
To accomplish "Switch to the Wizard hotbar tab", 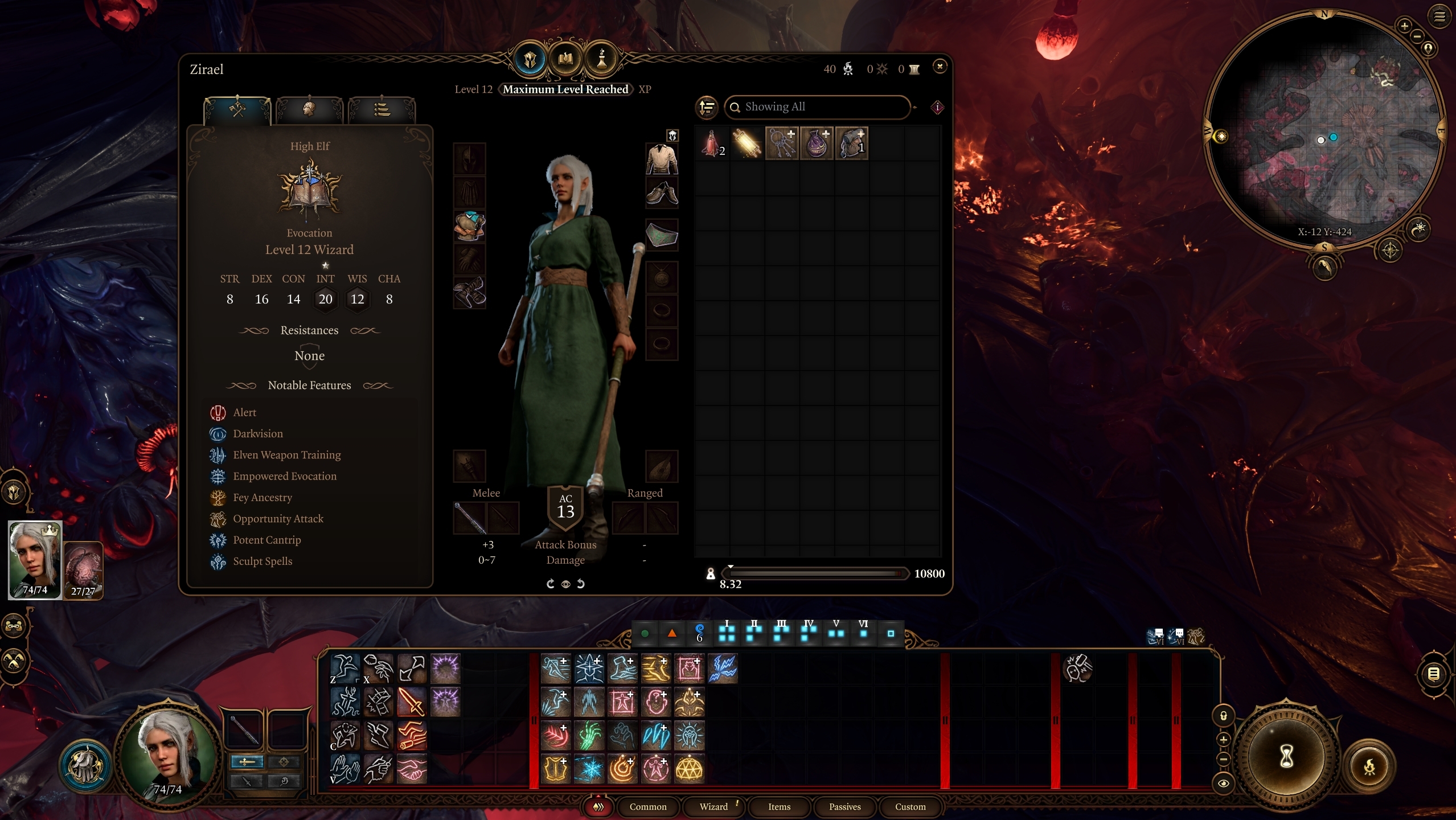I will pyautogui.click(x=713, y=806).
